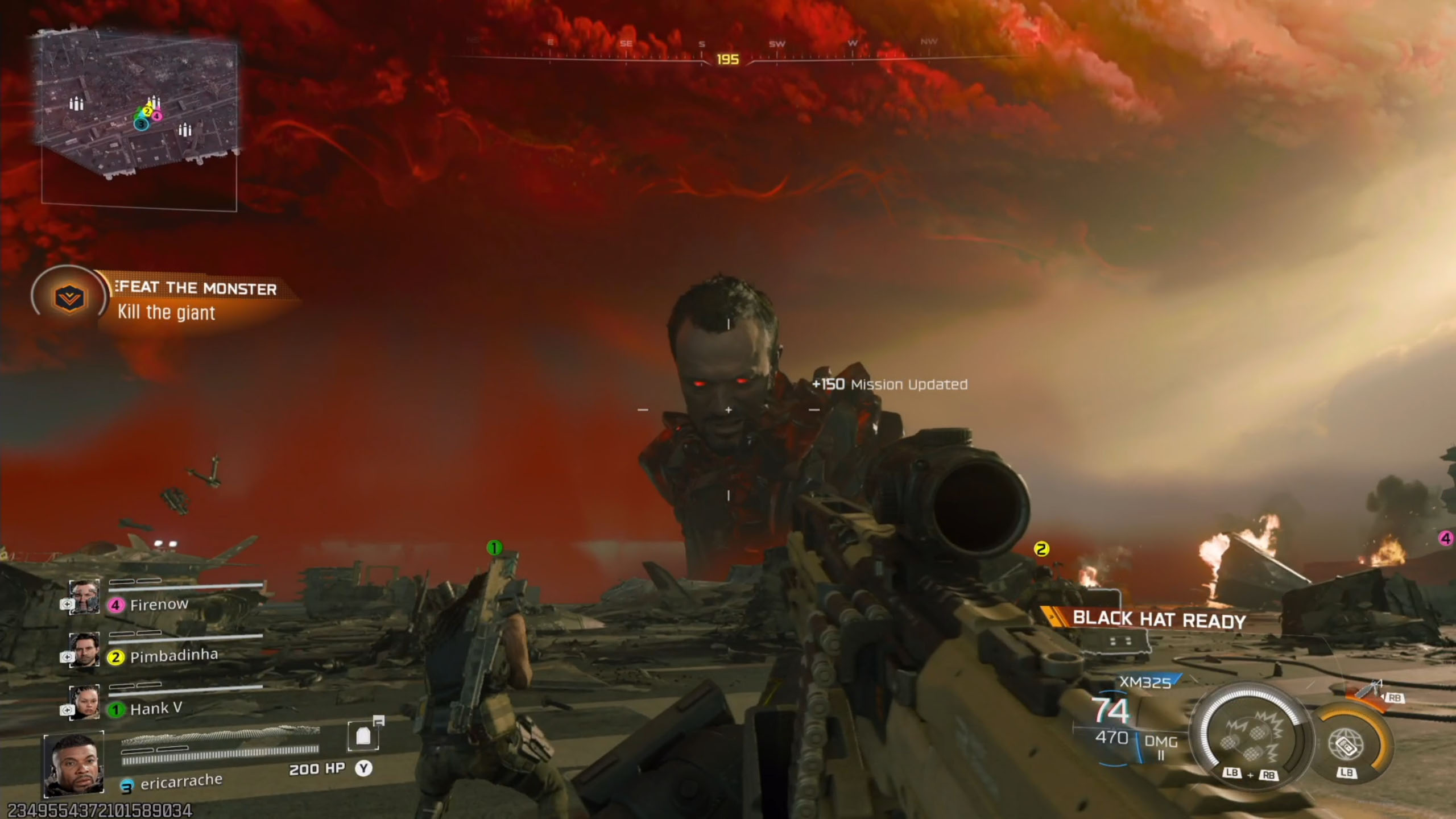
Task: Select Pimbadinha in the team roster
Action: 173,655
